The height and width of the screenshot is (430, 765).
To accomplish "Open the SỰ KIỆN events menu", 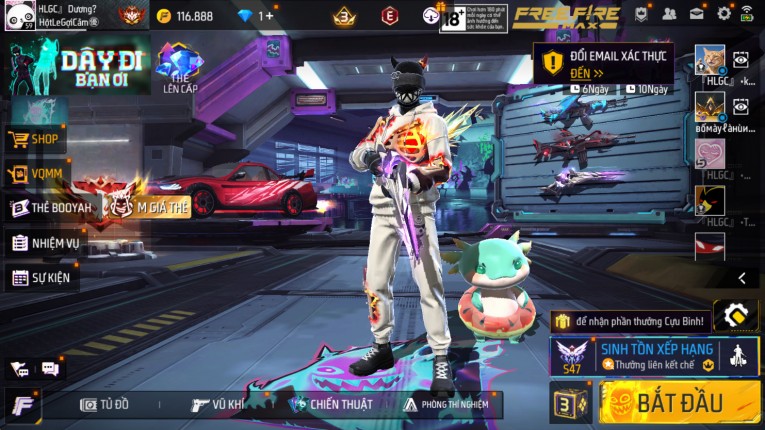I will (44, 277).
